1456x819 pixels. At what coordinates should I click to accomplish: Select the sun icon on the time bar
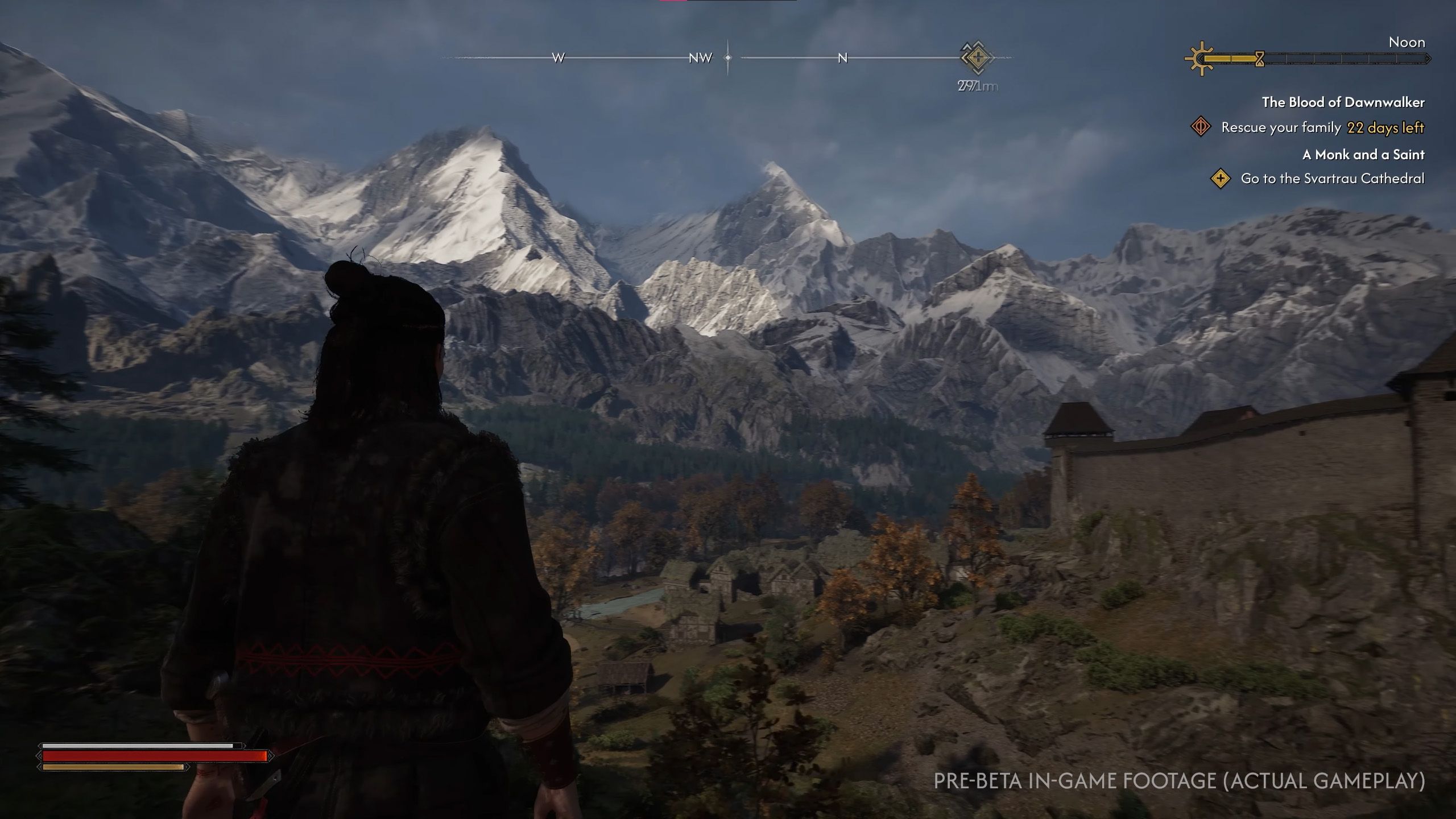[x=1202, y=58]
